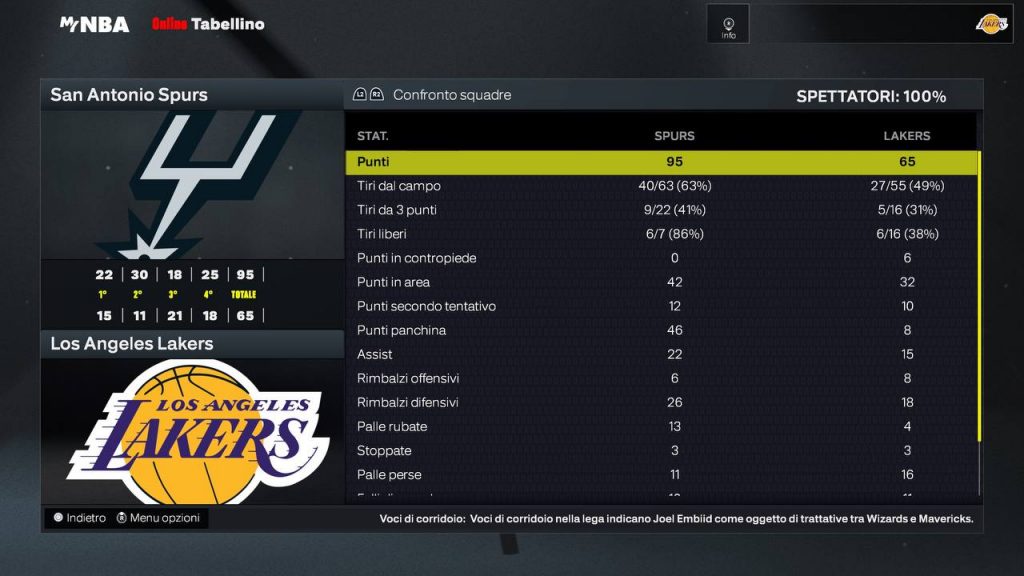Go back with the Indietro button
The width and height of the screenshot is (1024, 576).
(80, 518)
